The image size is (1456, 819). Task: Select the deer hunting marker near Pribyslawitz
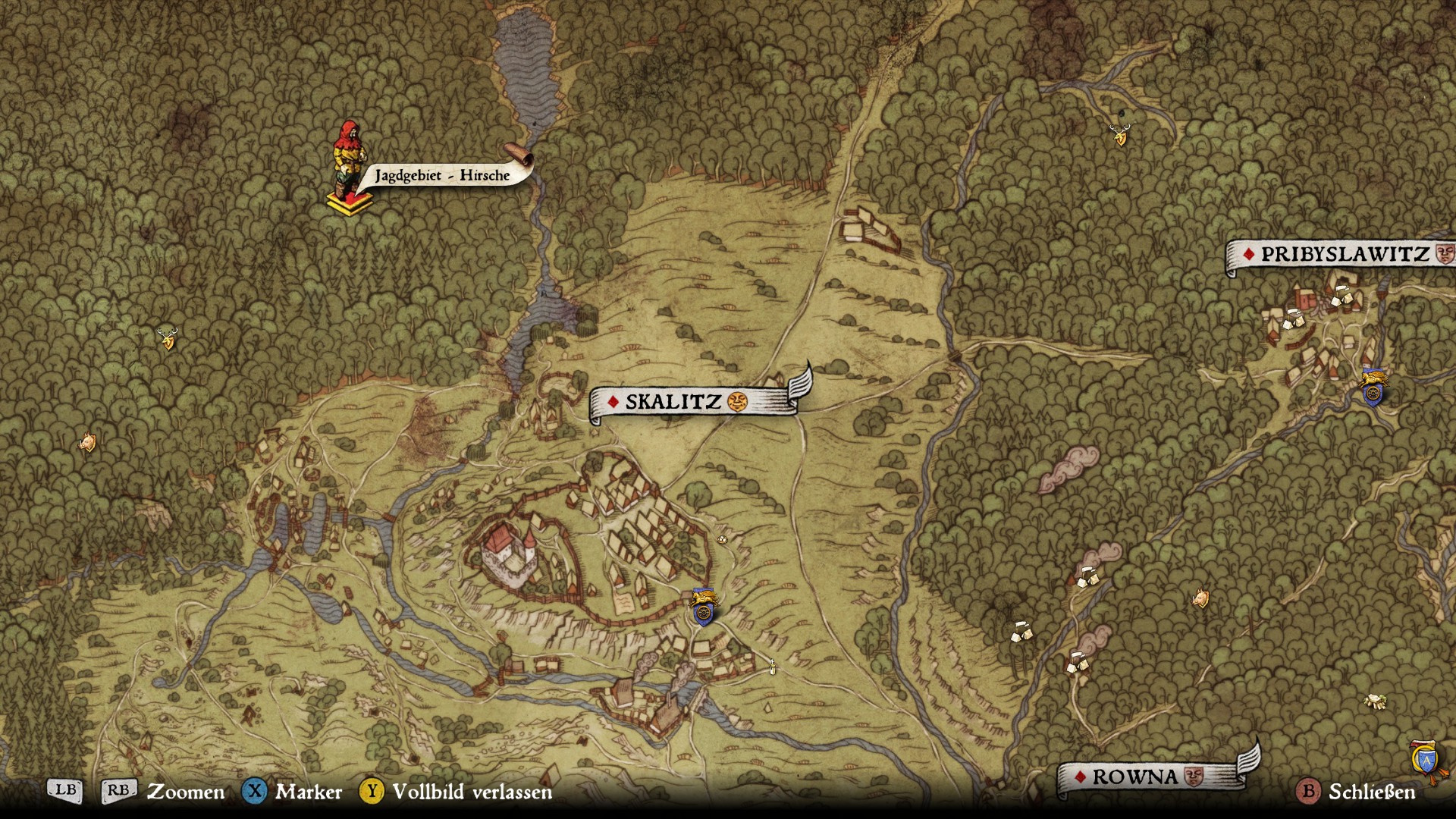pyautogui.click(x=1120, y=135)
